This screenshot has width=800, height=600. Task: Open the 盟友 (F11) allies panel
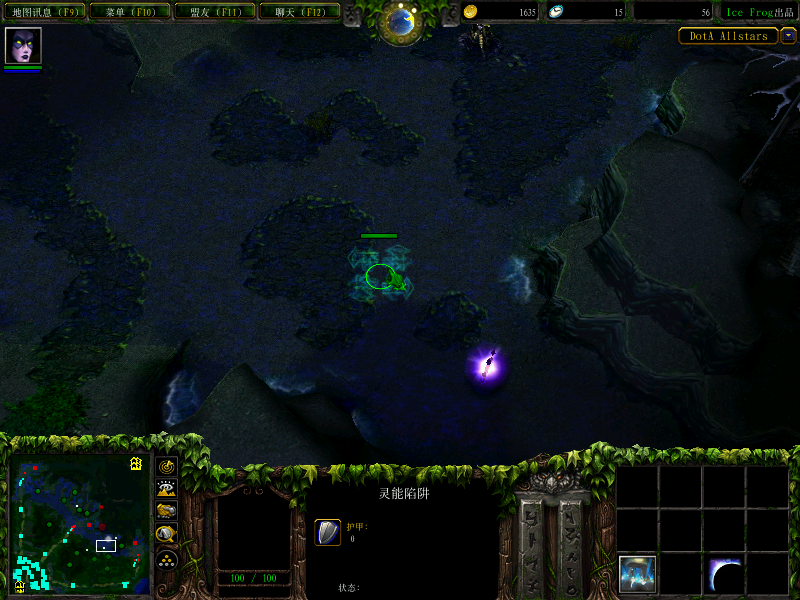(213, 12)
